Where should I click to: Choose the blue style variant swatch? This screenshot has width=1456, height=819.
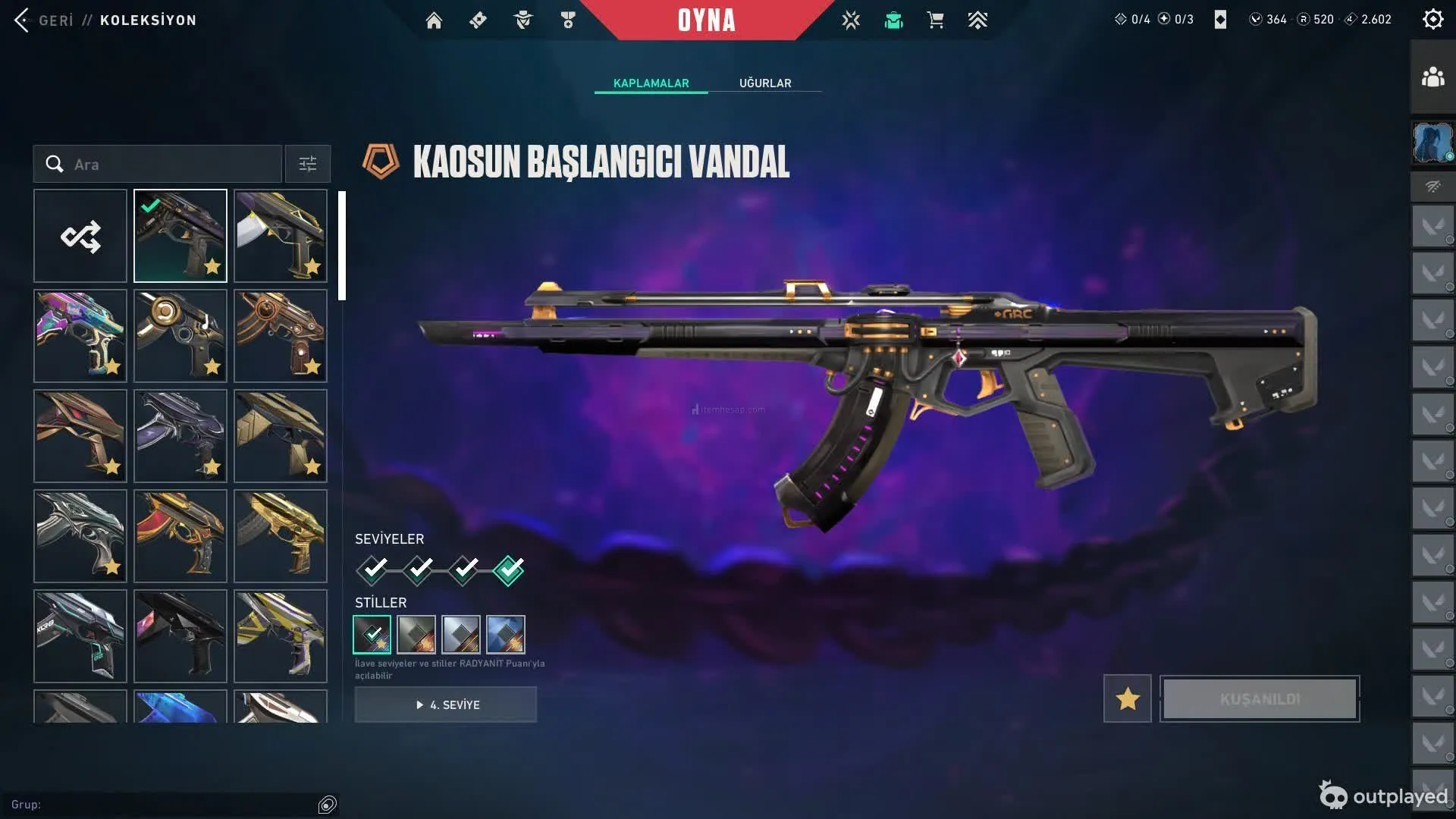point(506,635)
